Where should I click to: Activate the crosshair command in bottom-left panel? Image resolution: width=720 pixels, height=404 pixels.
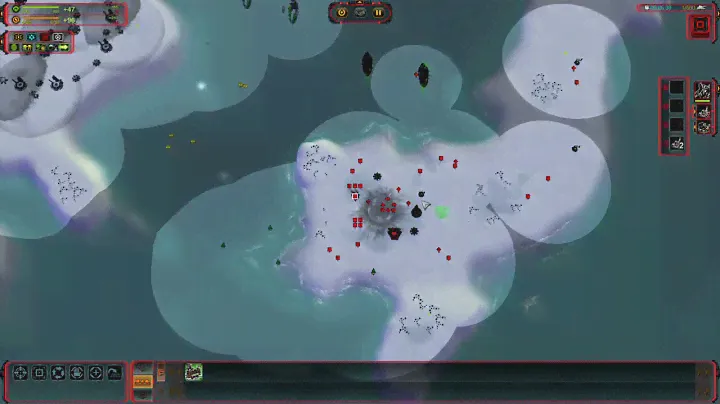click(x=20, y=373)
